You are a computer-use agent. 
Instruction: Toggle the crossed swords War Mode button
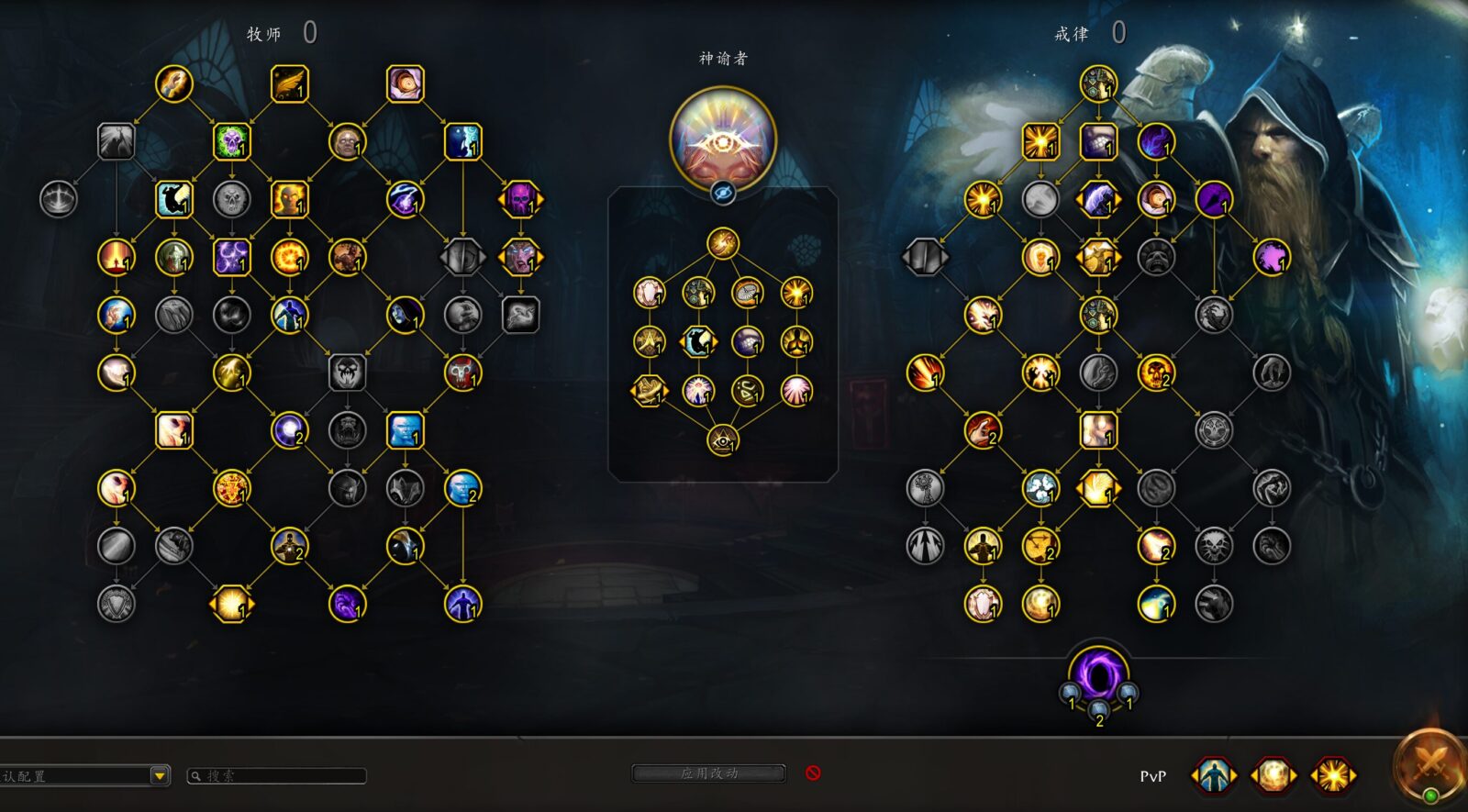[x=1429, y=763]
